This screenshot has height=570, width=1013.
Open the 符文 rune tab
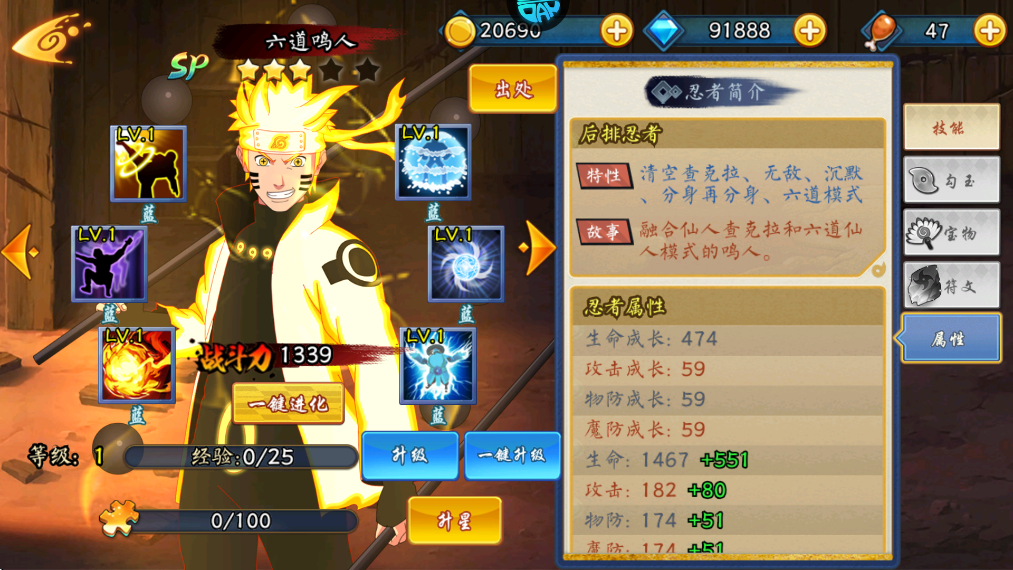tap(951, 286)
